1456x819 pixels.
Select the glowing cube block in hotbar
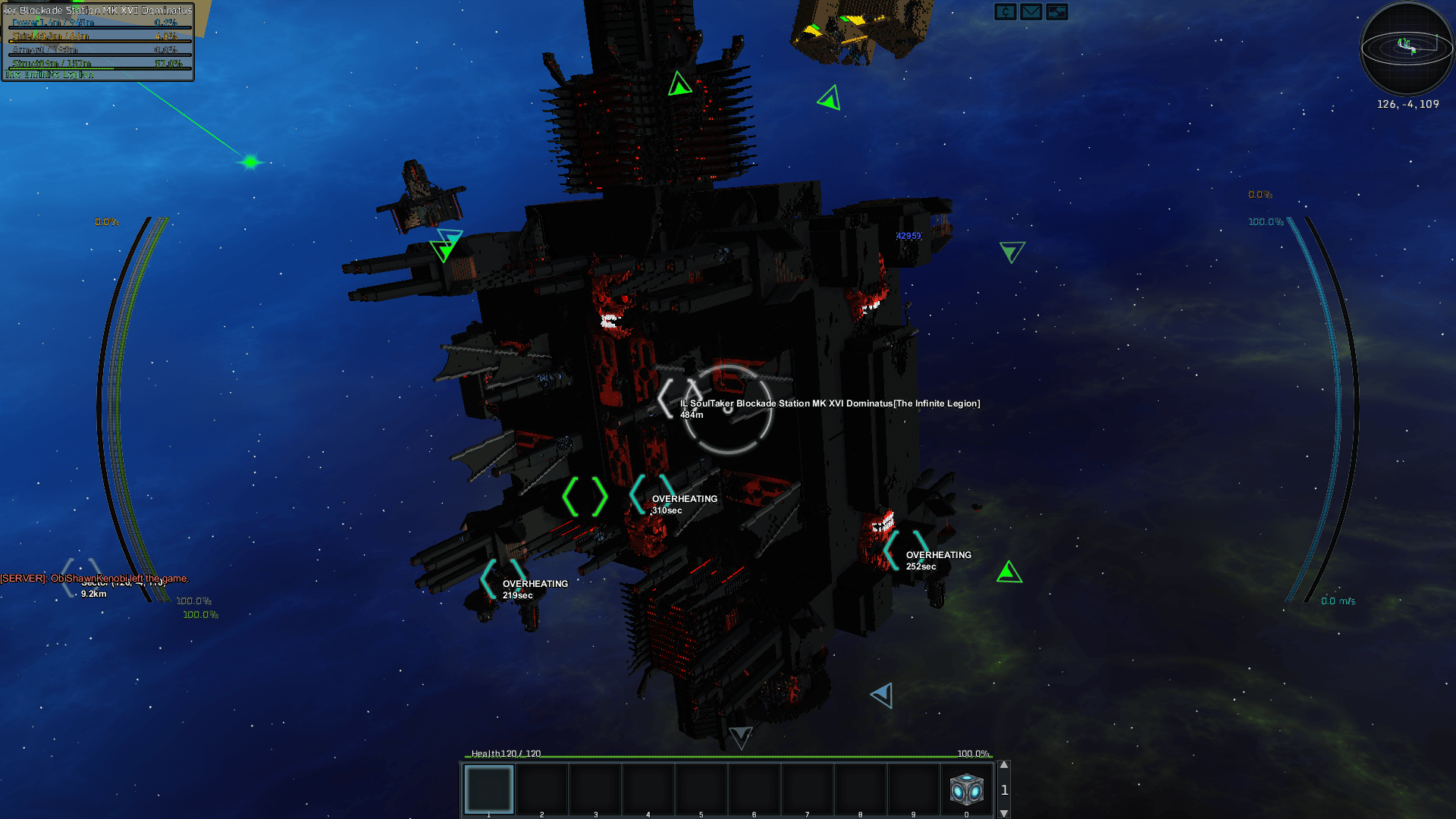(967, 789)
